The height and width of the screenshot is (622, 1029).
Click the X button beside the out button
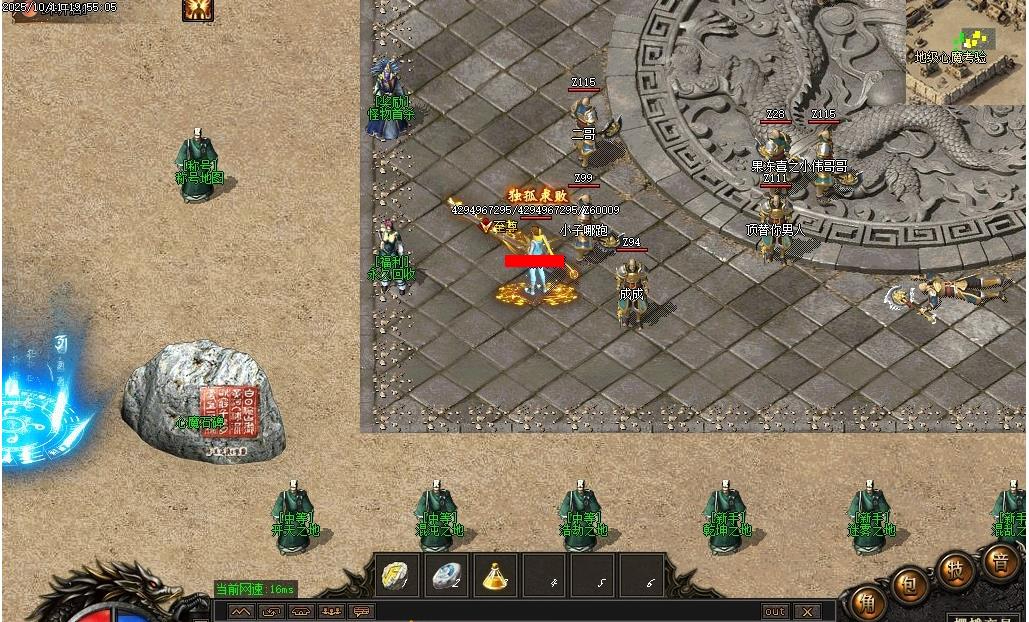(807, 611)
